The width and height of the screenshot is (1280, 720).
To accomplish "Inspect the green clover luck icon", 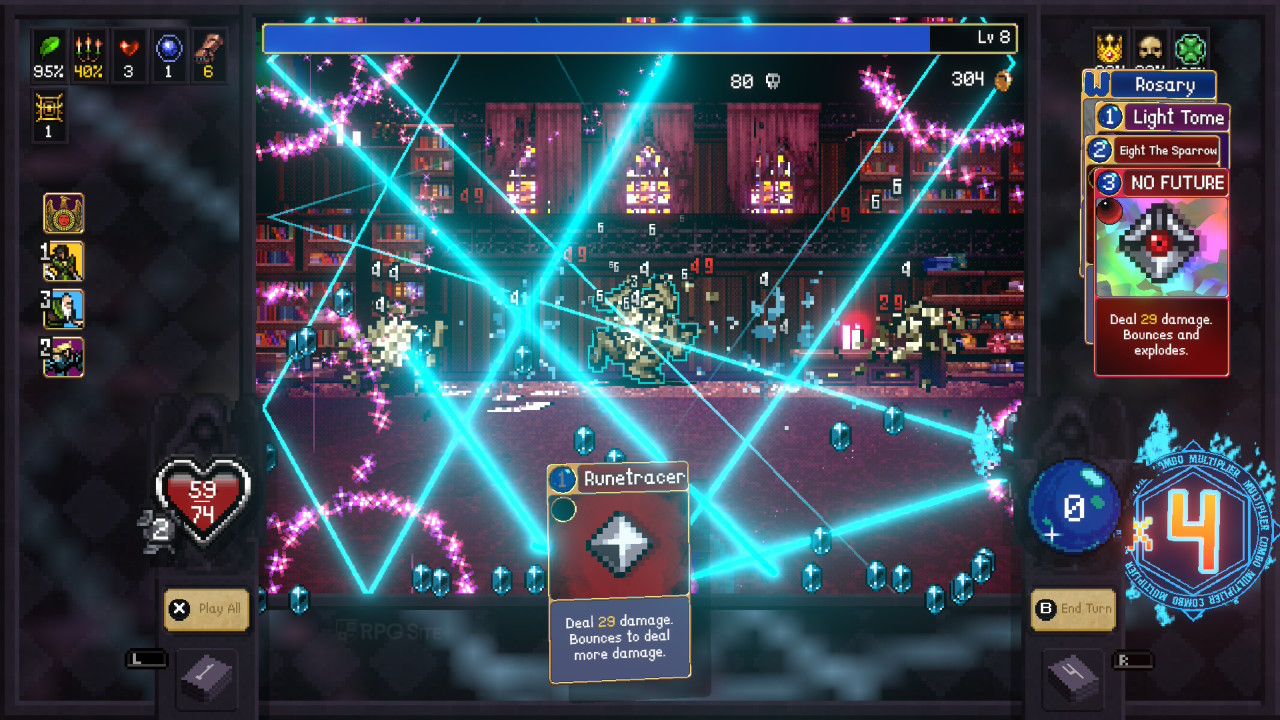I will 1191,47.
